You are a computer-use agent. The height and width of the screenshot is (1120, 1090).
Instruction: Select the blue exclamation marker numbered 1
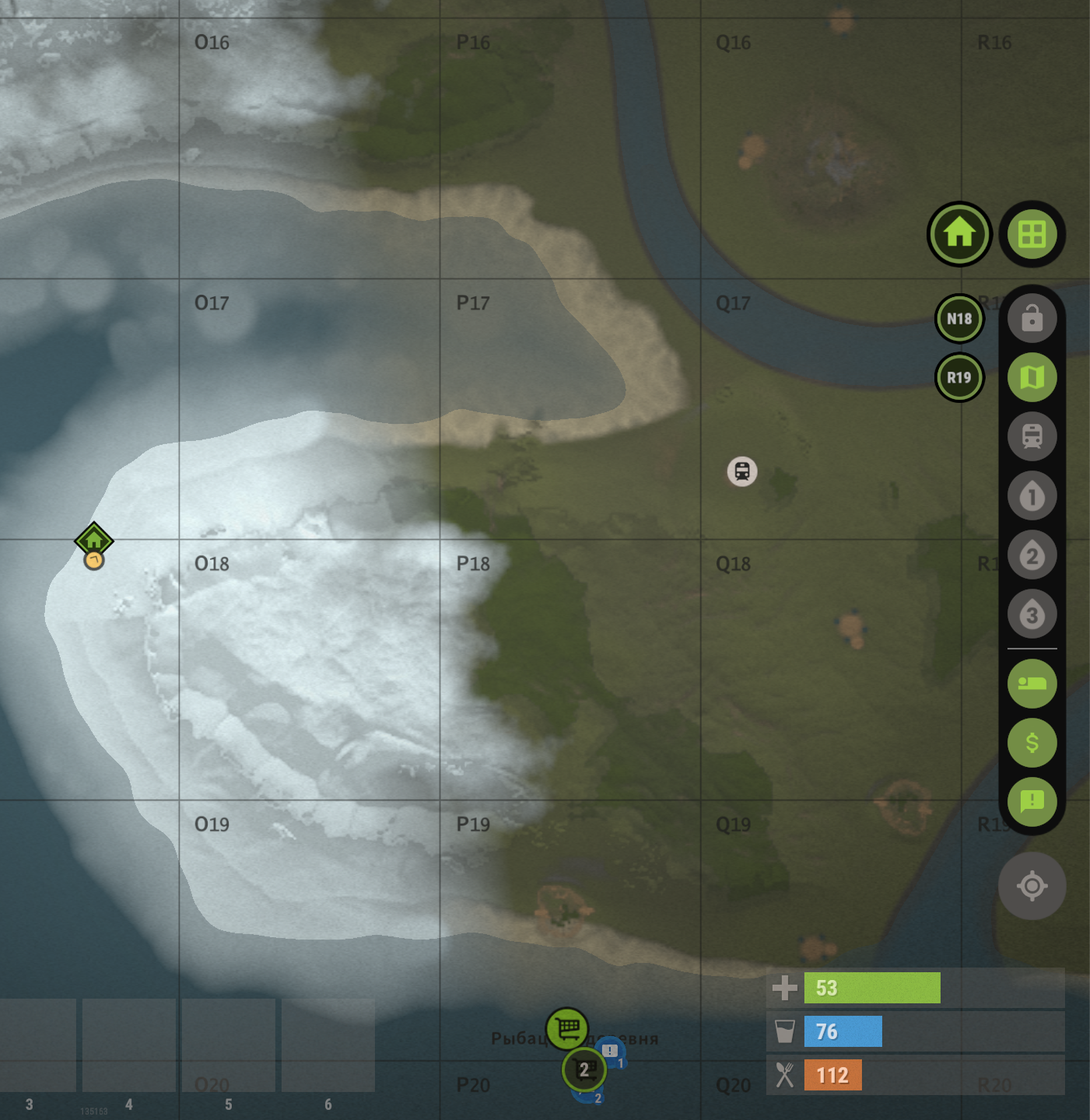coord(612,1052)
